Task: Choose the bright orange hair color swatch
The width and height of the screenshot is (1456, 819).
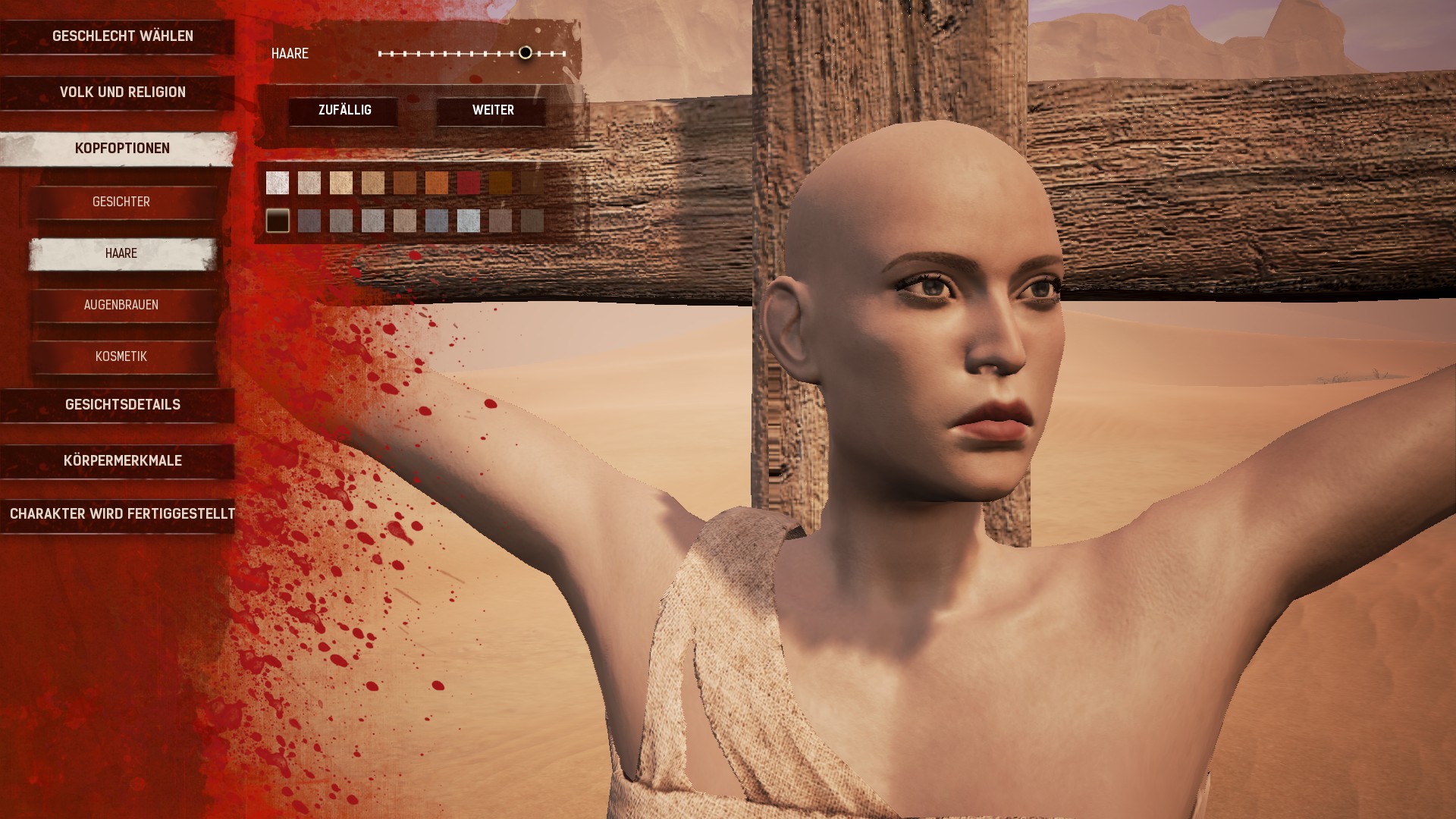Action: tap(437, 183)
